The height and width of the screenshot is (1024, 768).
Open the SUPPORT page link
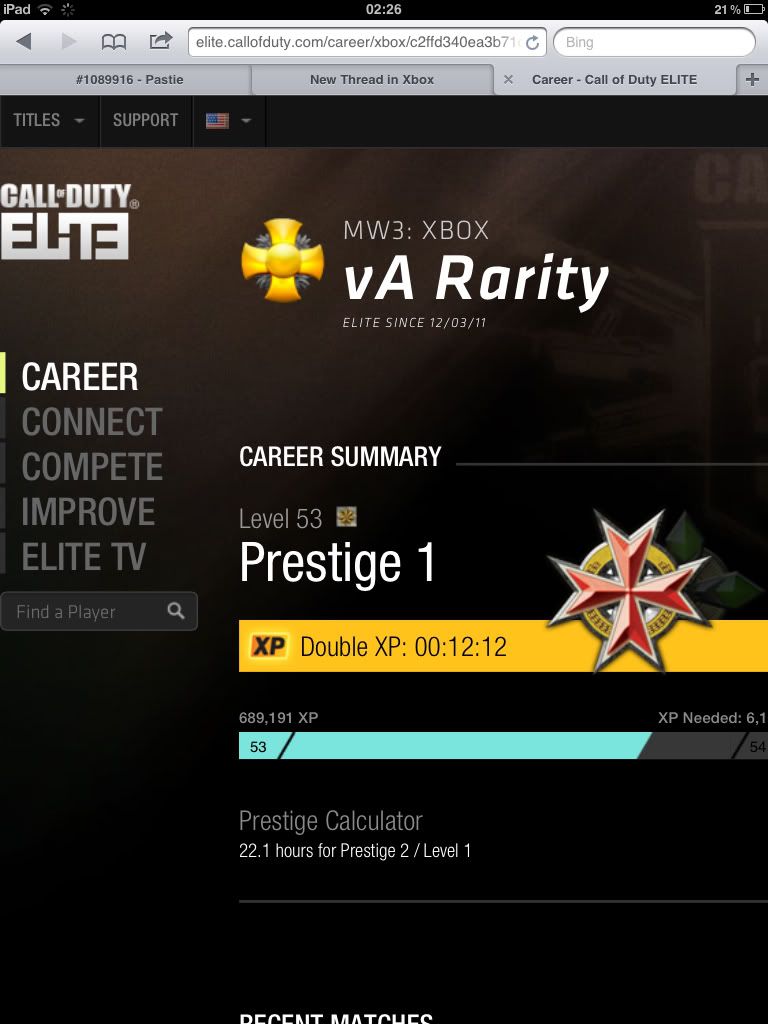(x=145, y=120)
